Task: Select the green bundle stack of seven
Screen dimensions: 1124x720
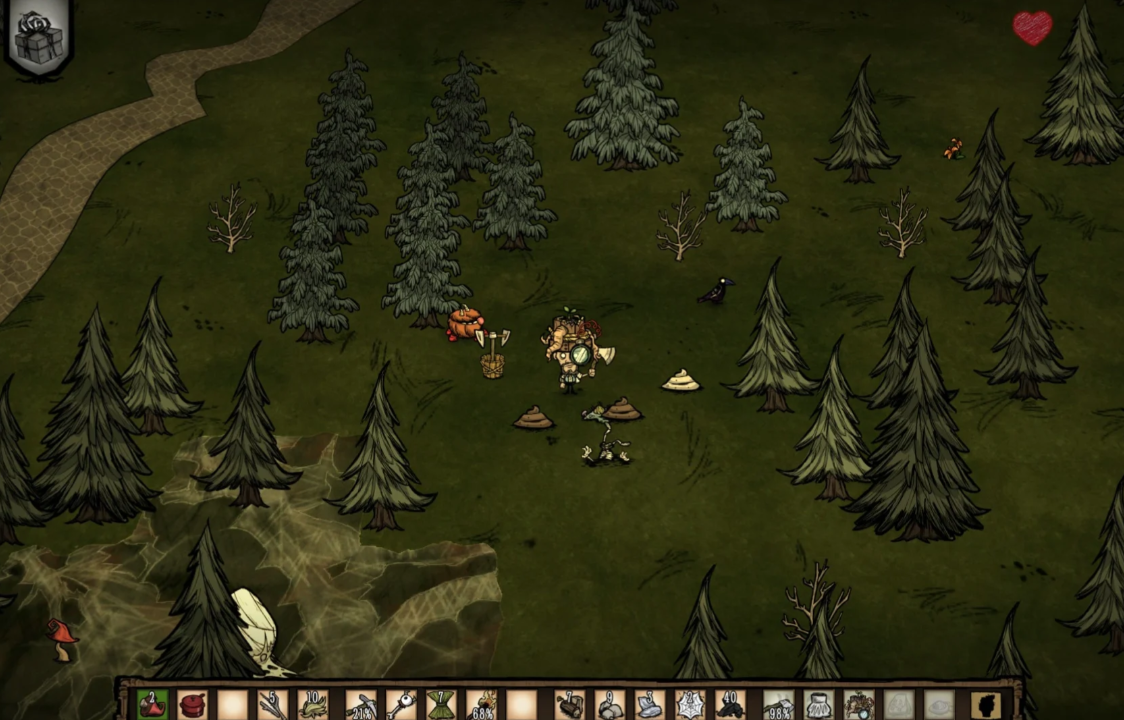Action: pos(441,705)
